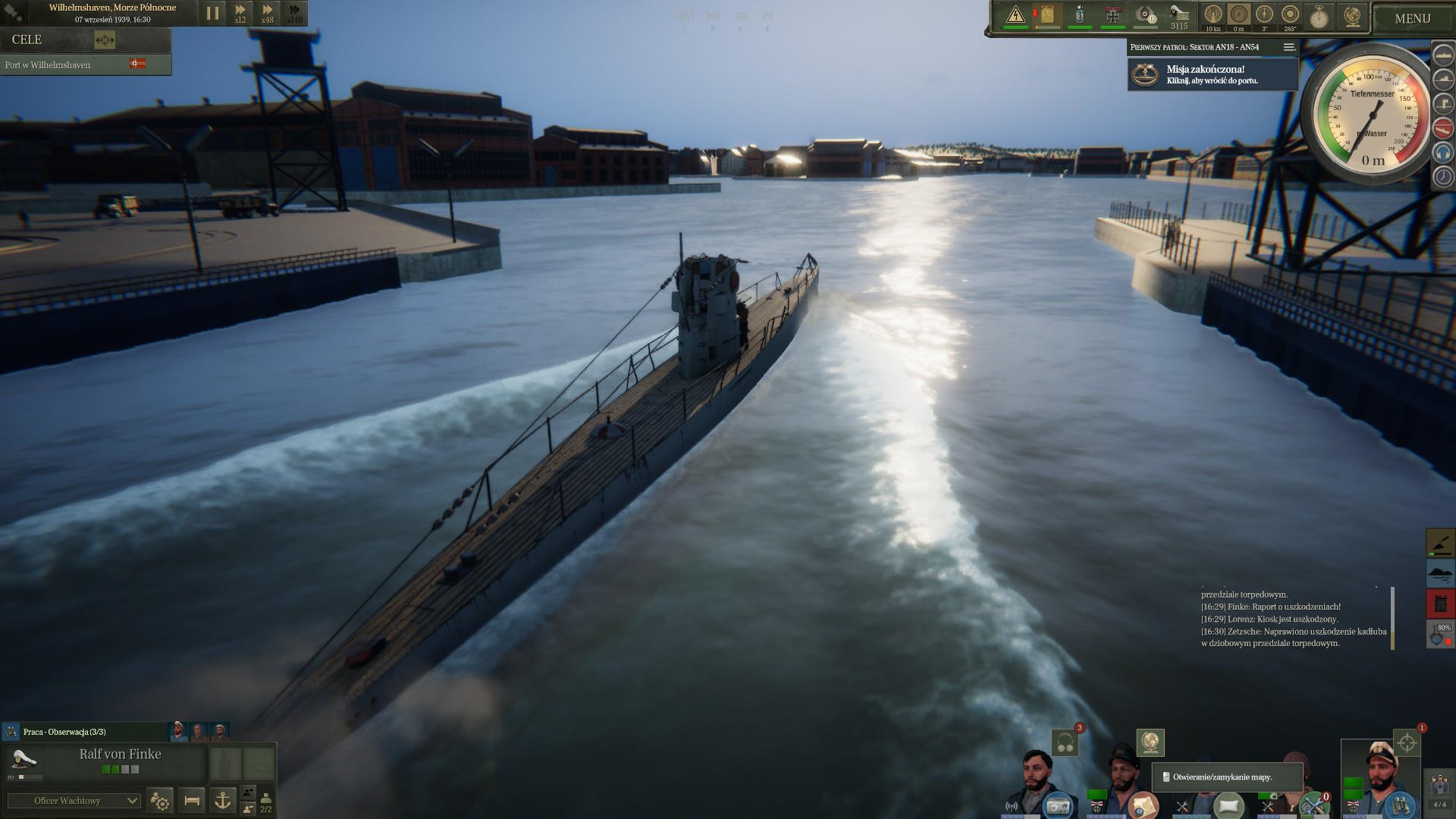Open the MENU button
1456x819 pixels.
(x=1412, y=18)
